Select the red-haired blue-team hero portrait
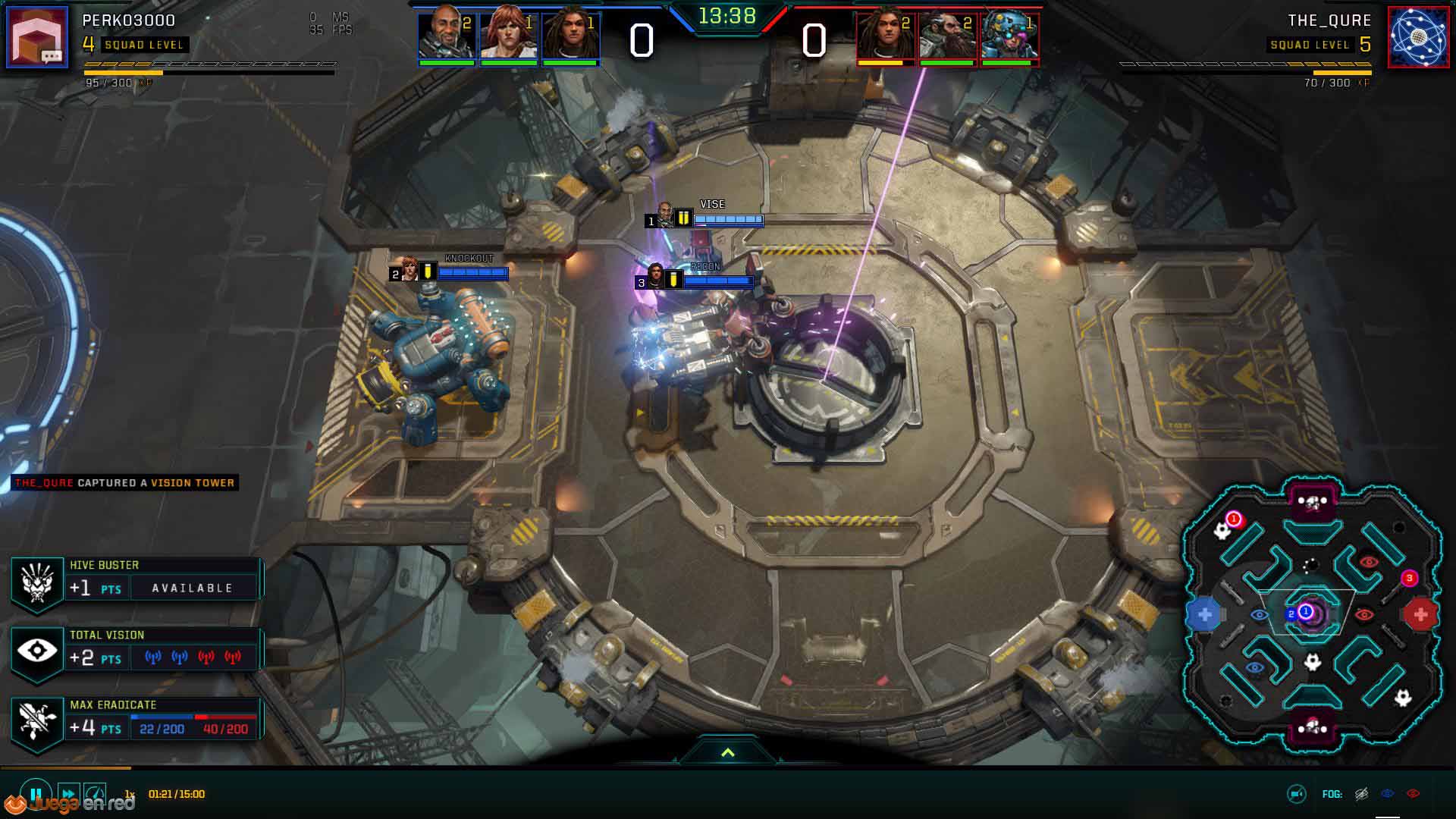This screenshot has height=819, width=1456. (508, 34)
